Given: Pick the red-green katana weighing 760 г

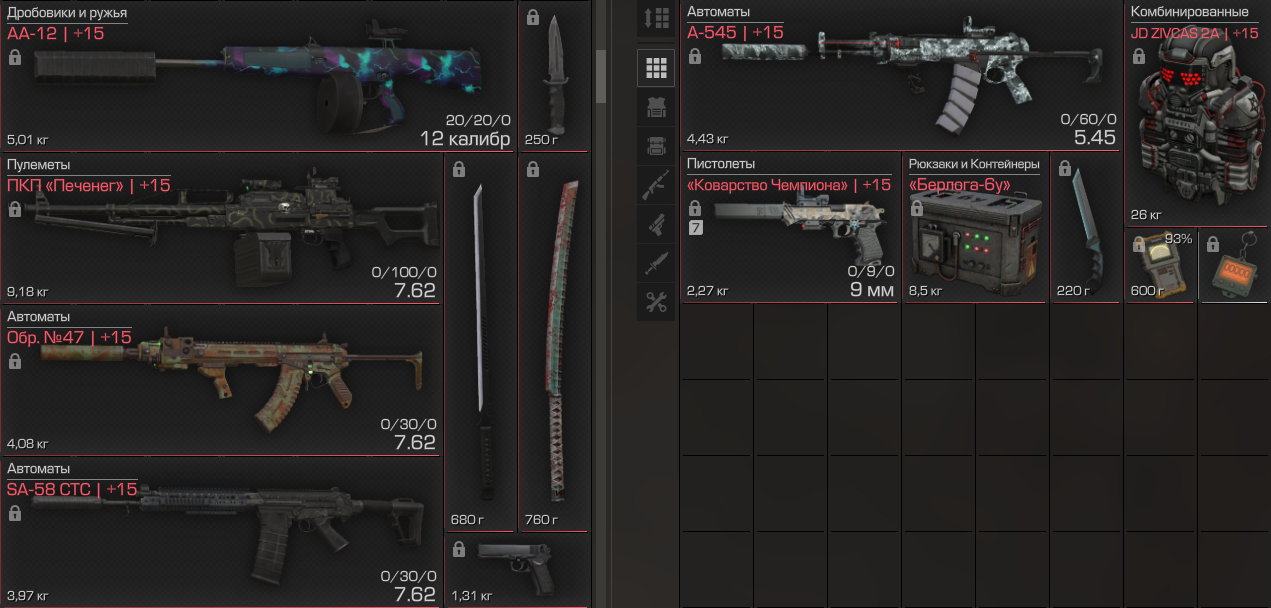Looking at the screenshot, I should click(554, 340).
